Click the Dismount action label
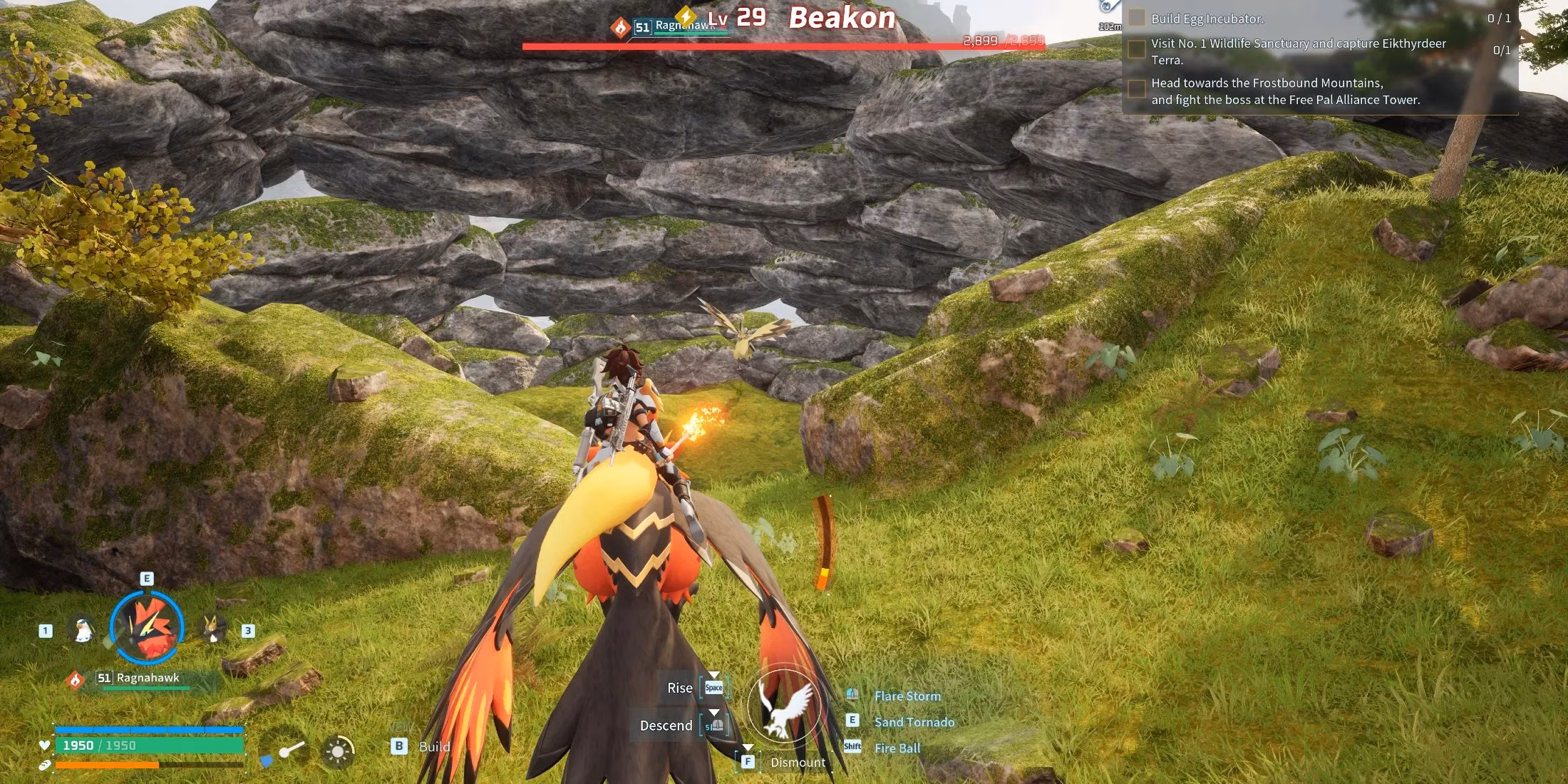1568x784 pixels. click(x=798, y=763)
